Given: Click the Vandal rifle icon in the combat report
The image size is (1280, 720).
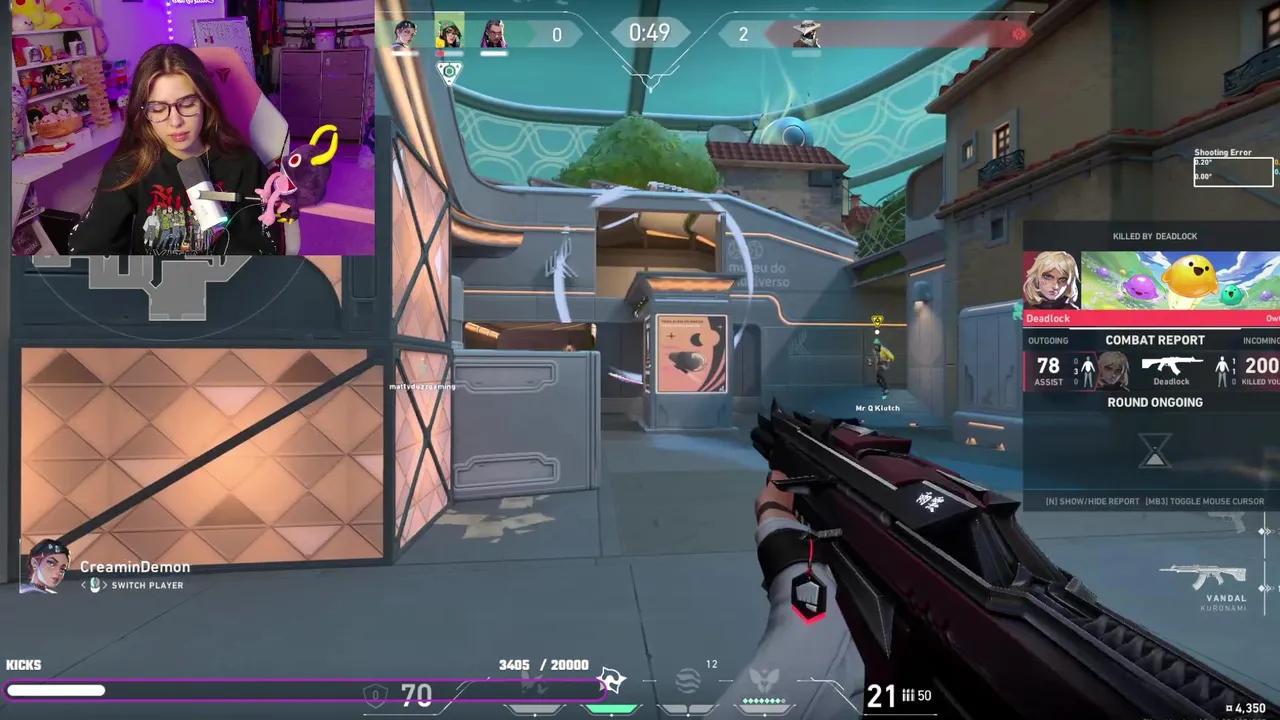Looking at the screenshot, I should click(1173, 364).
